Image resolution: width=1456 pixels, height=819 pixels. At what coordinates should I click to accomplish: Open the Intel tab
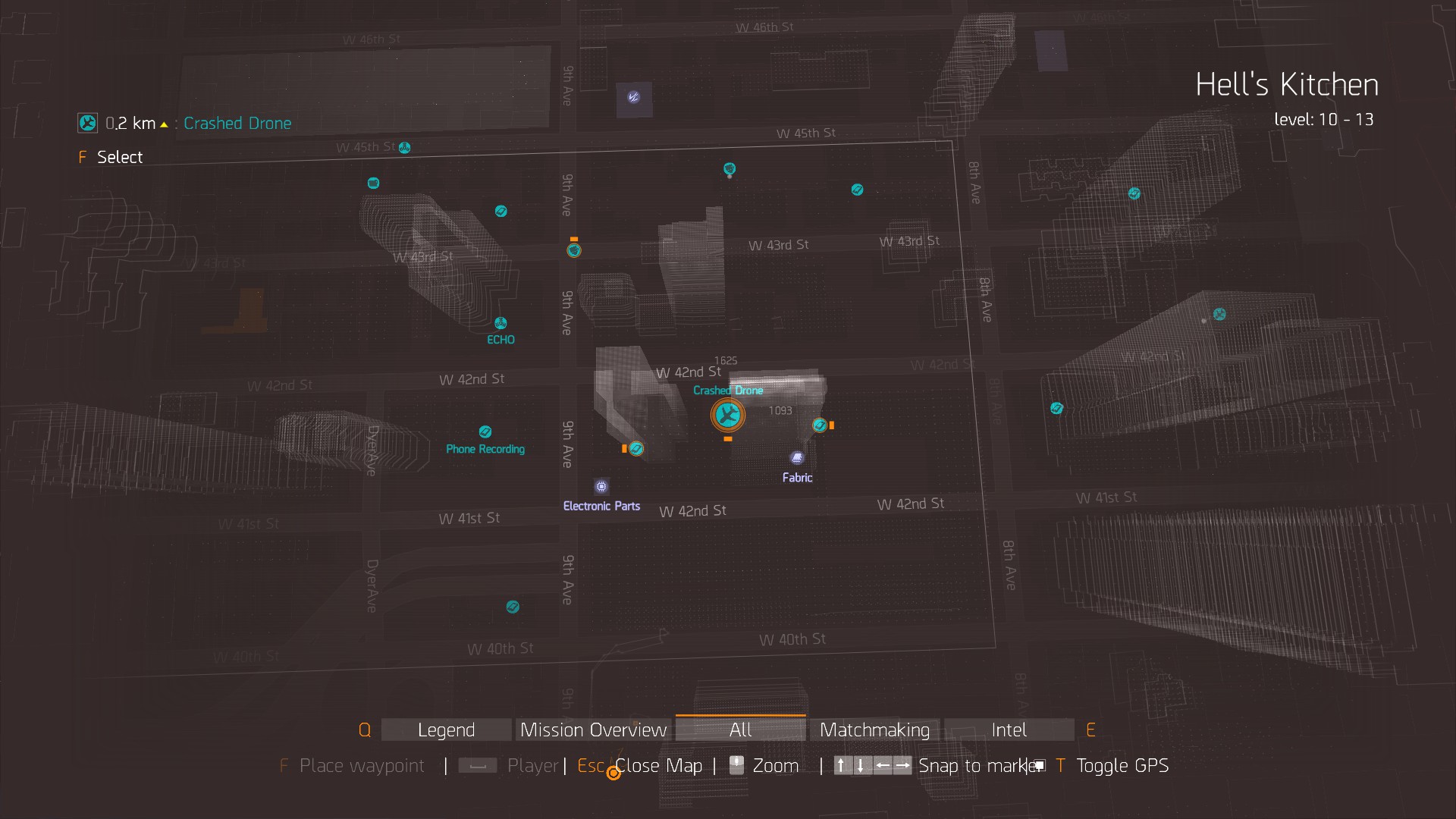pos(1009,730)
